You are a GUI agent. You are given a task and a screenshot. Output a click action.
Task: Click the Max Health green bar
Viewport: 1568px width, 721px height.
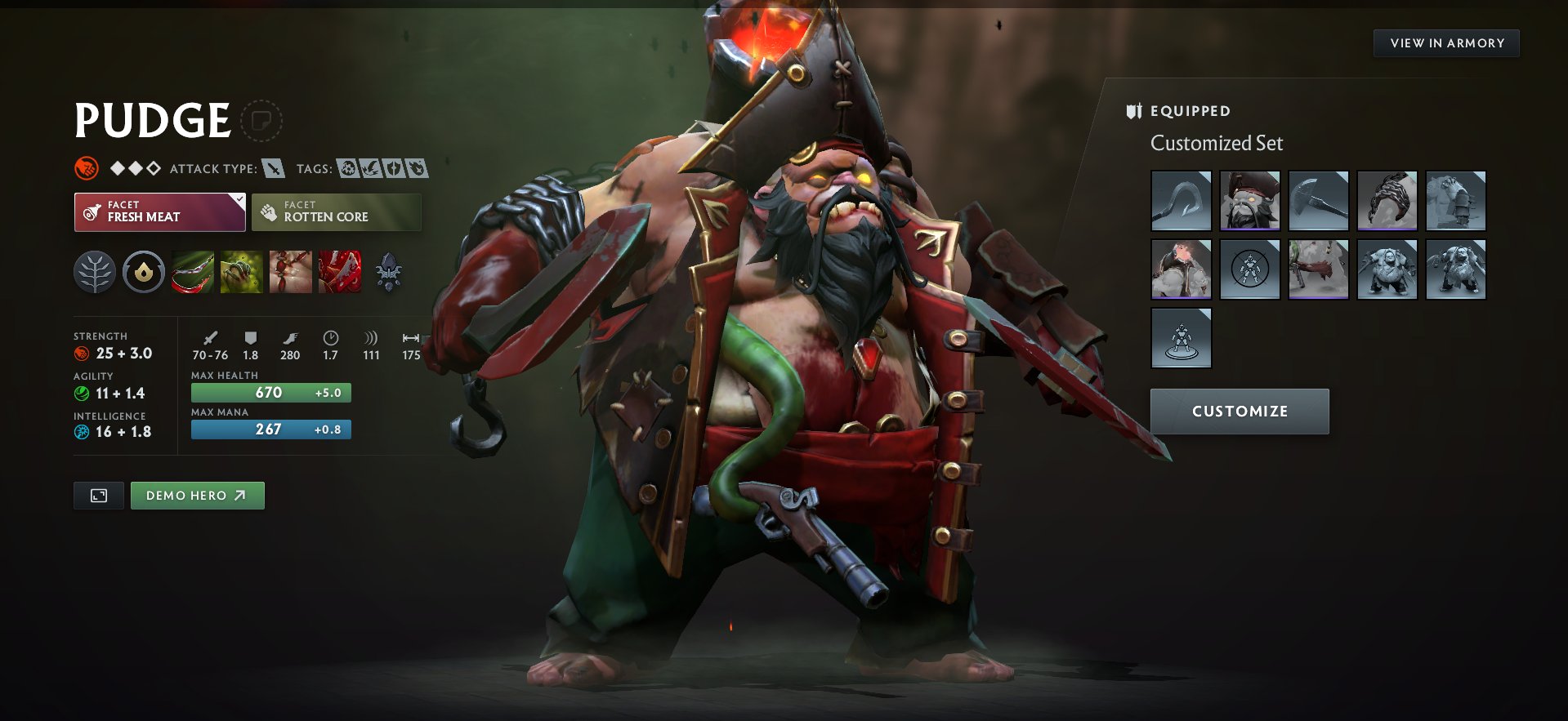pos(270,393)
